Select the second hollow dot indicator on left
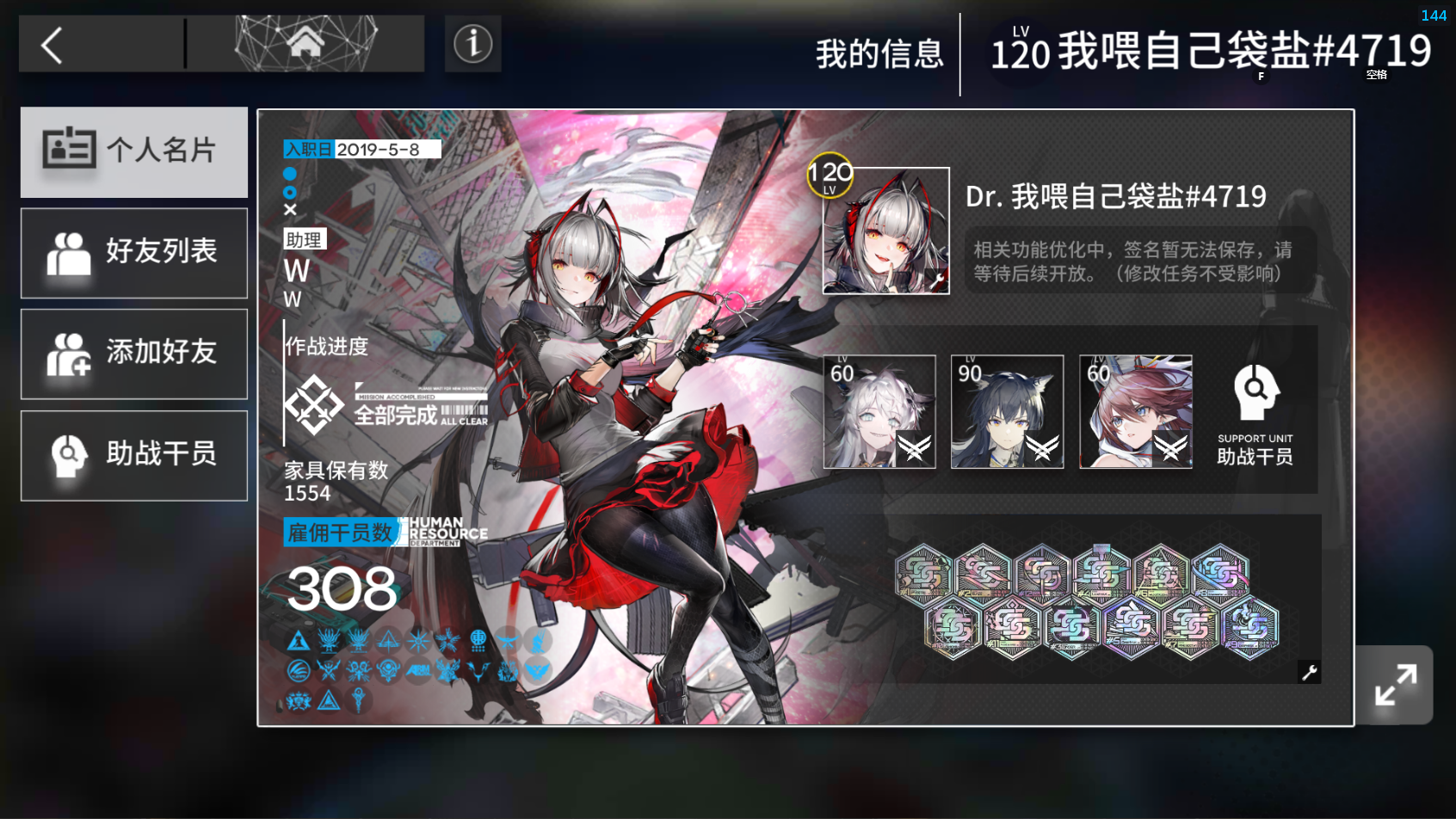 coord(290,193)
